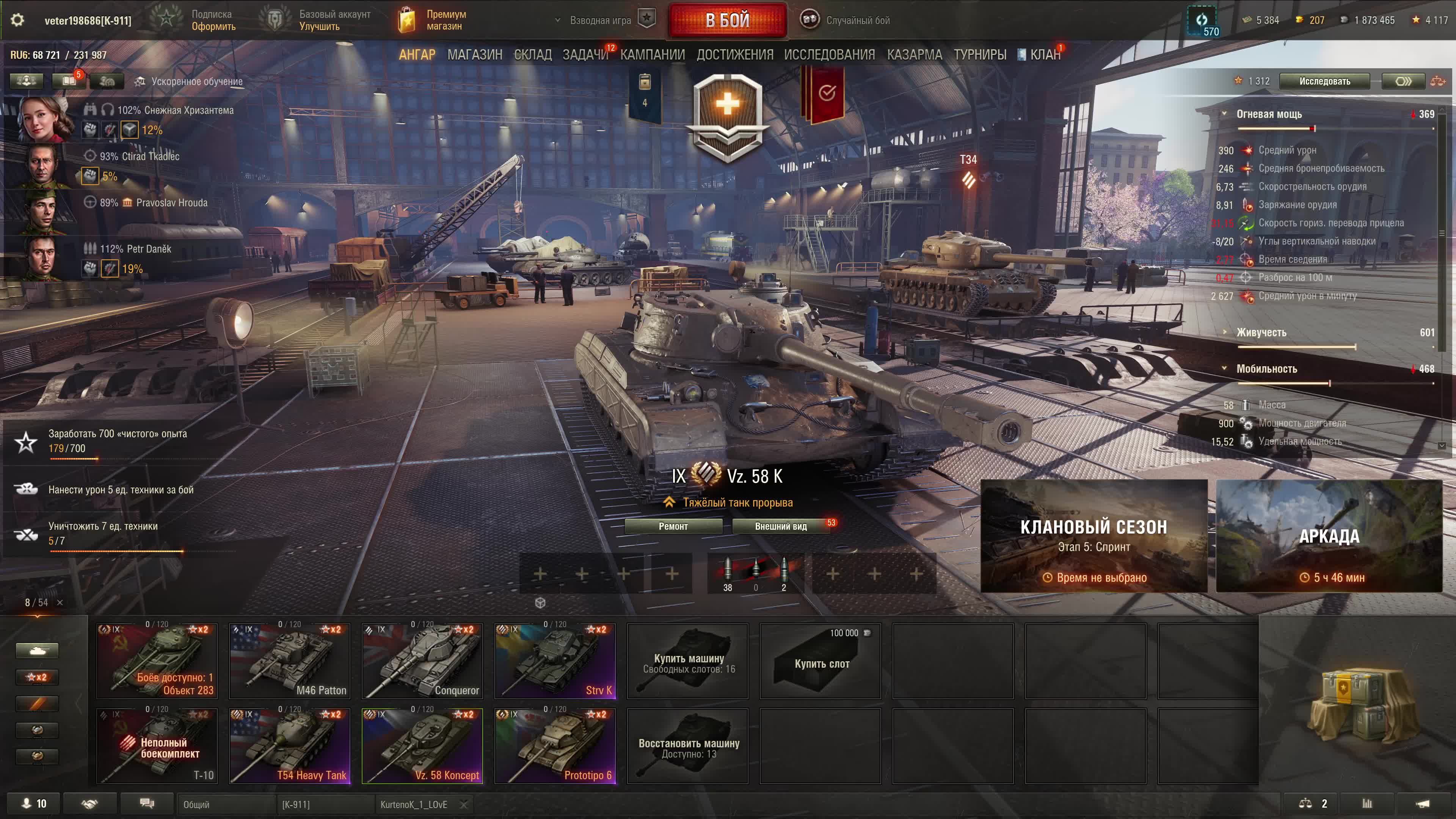Image resolution: width=1456 pixels, height=819 pixels.
Task: Choose the Conqueror tank card
Action: (422, 661)
